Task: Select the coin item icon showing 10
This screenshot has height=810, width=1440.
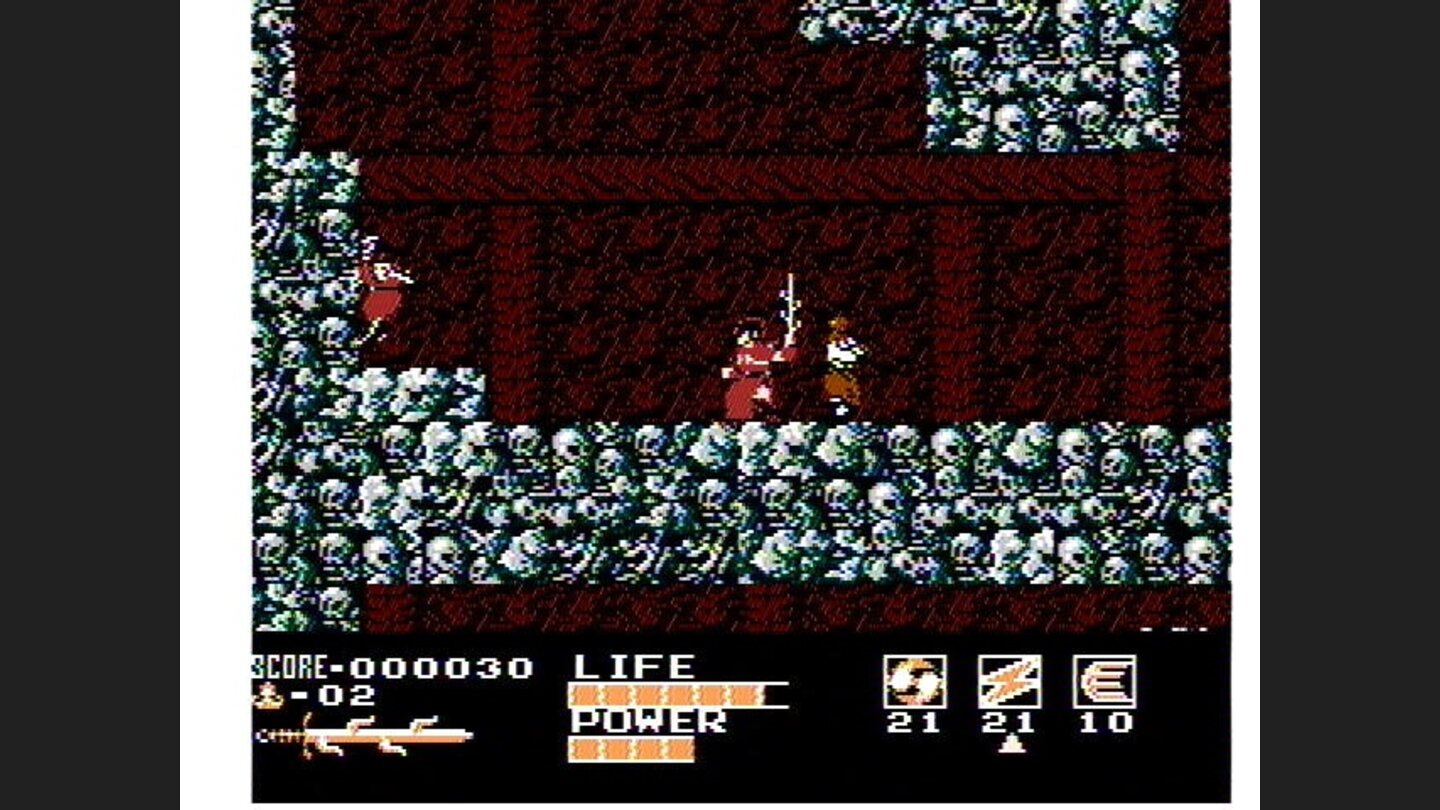Action: pyautogui.click(x=1106, y=682)
